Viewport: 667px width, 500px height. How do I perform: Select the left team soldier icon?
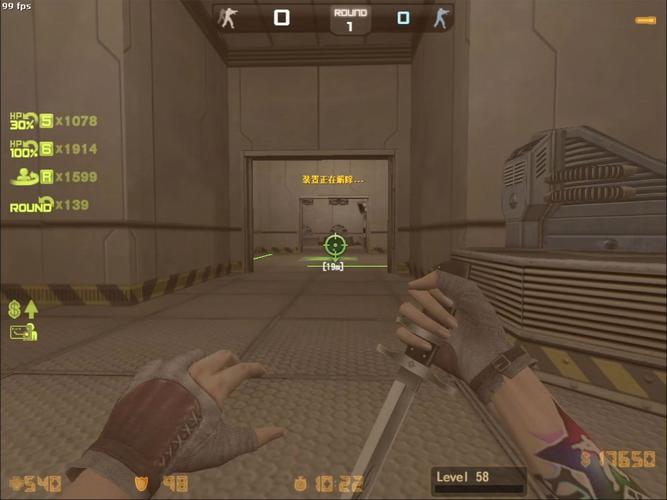click(x=229, y=18)
